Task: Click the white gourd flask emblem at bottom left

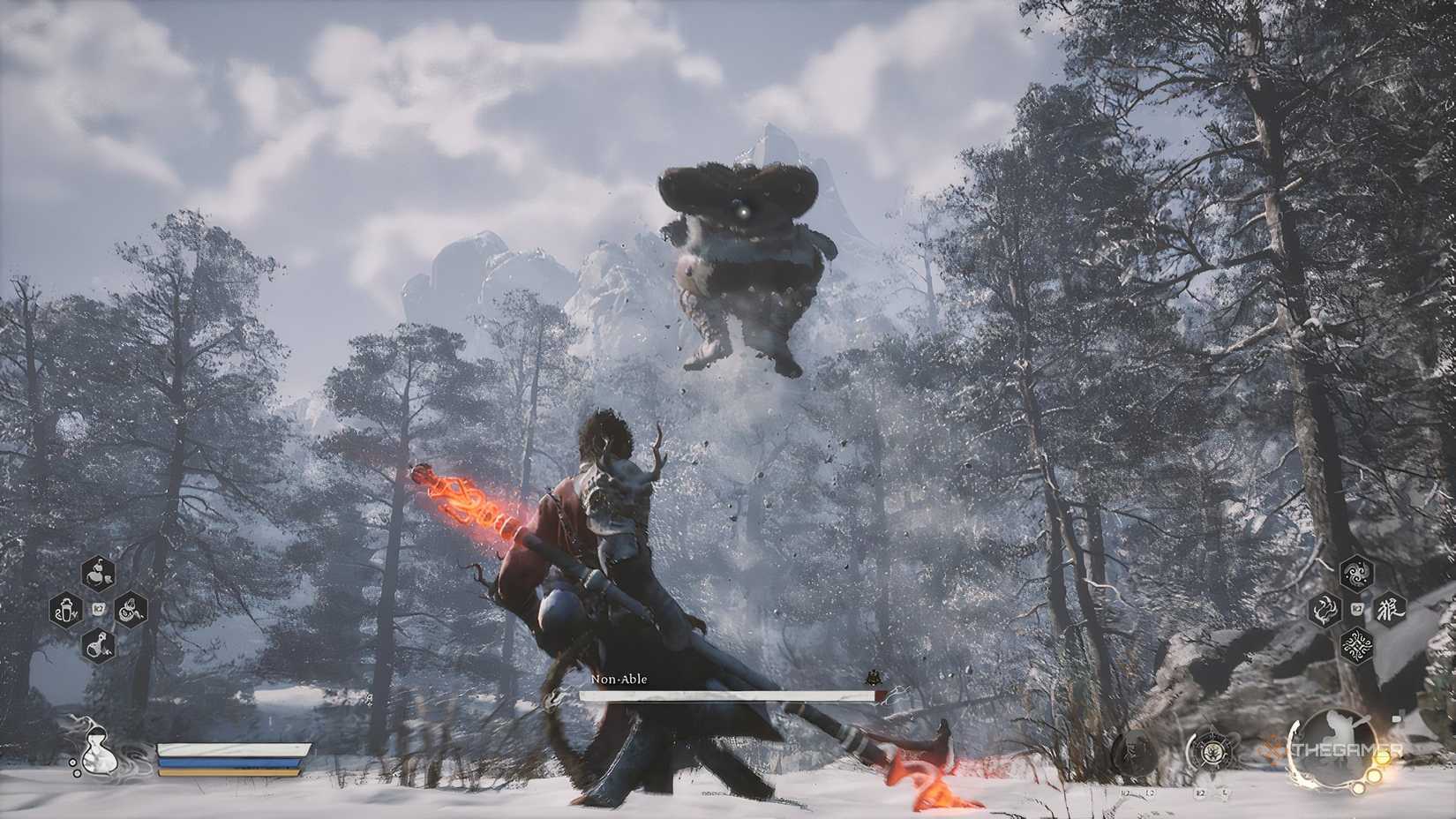Action: click(x=98, y=750)
